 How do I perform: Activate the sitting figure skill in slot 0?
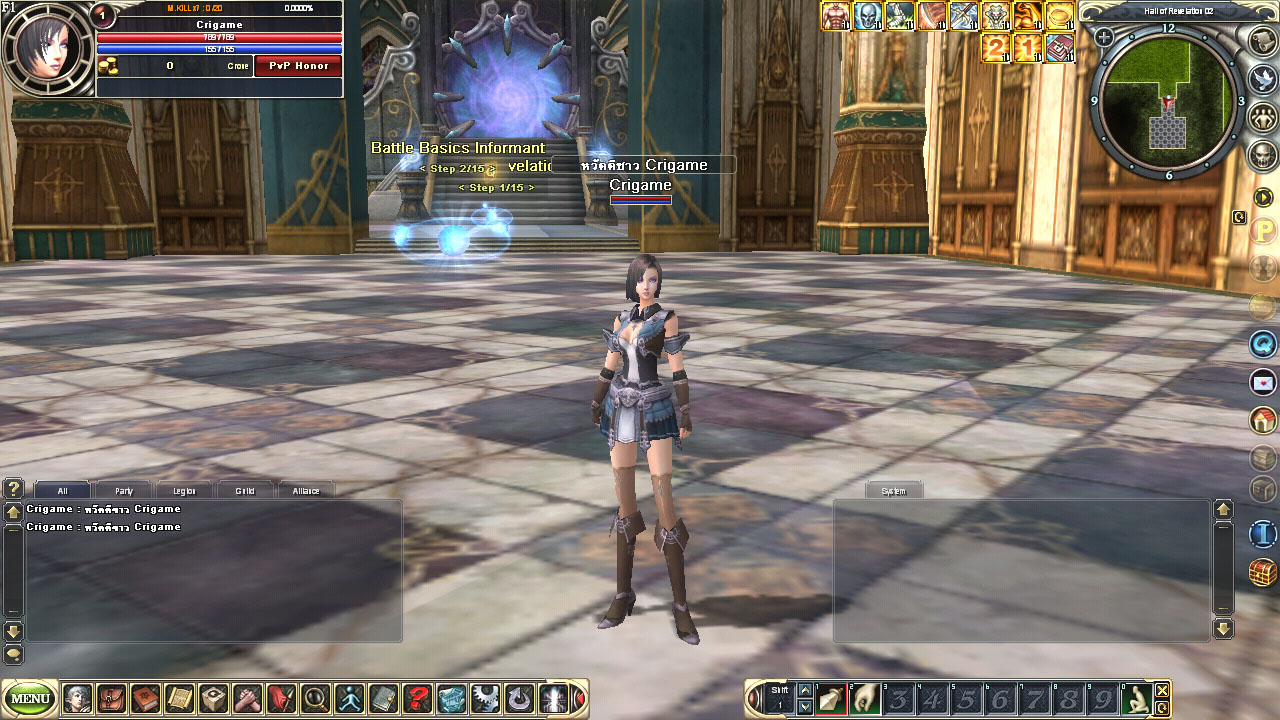(x=1135, y=698)
